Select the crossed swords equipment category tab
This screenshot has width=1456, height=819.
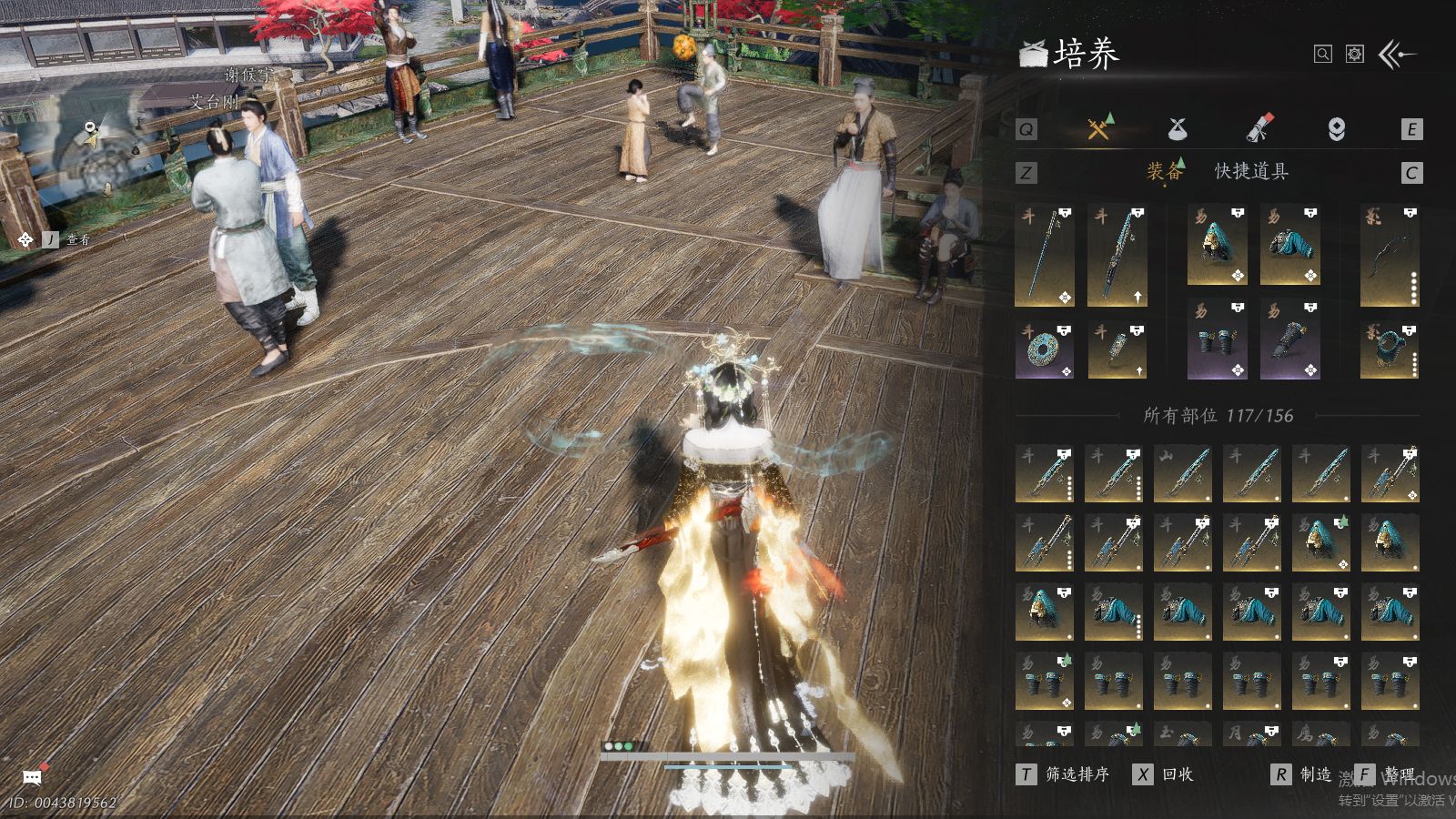[1099, 128]
